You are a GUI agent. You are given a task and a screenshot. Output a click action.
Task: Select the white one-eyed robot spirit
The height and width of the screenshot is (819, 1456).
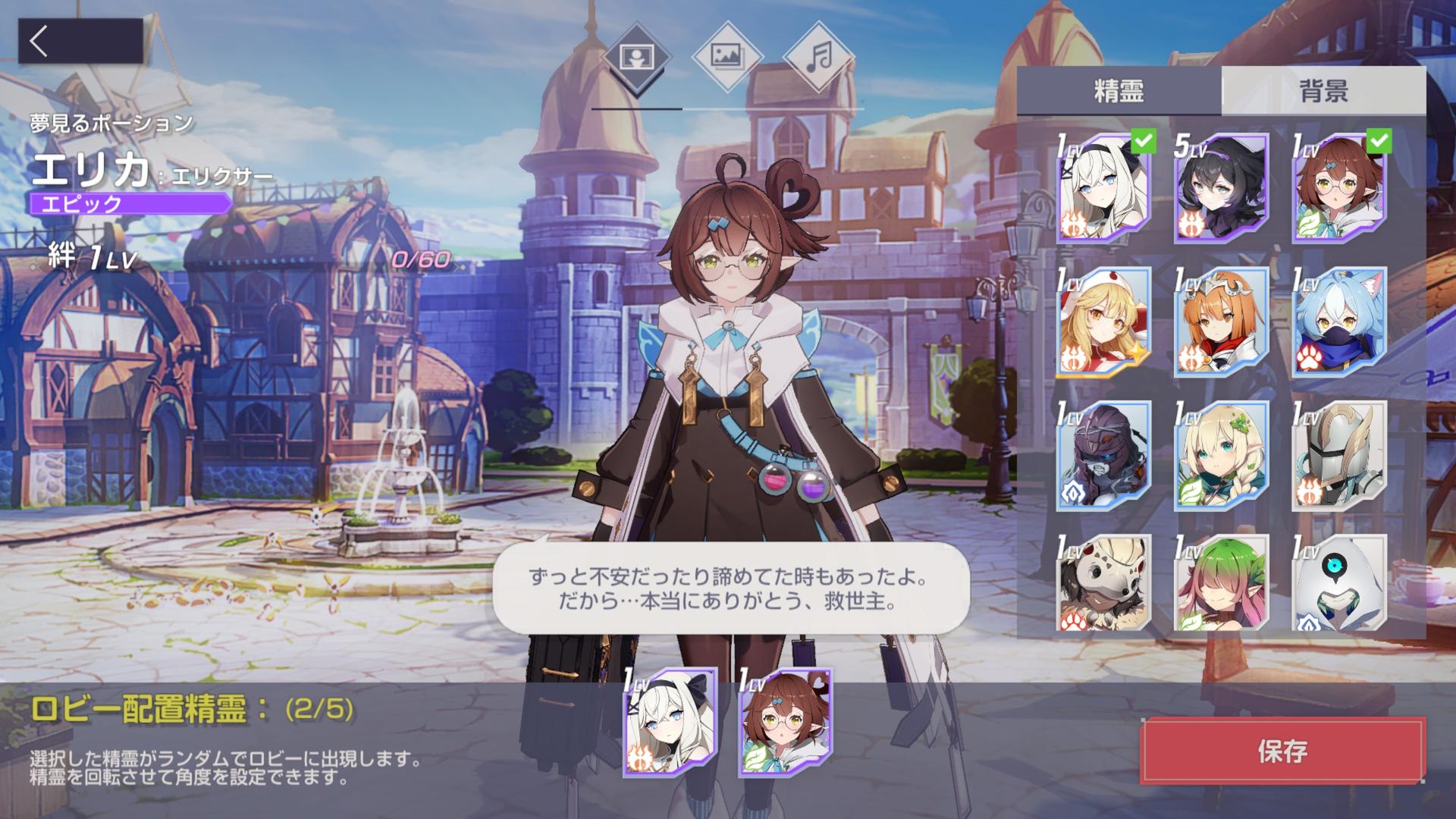point(1339,582)
